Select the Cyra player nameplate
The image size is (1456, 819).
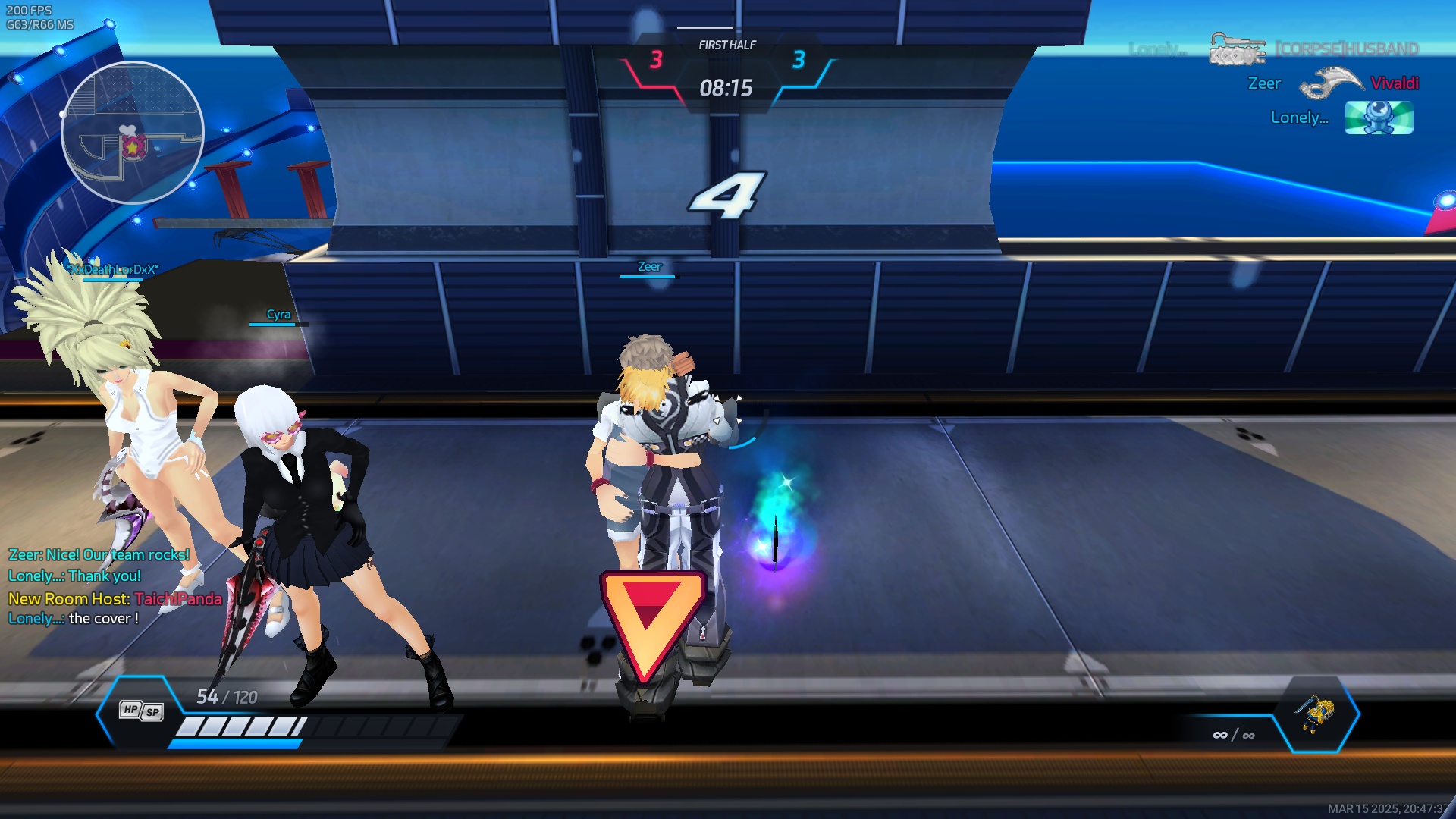(278, 315)
